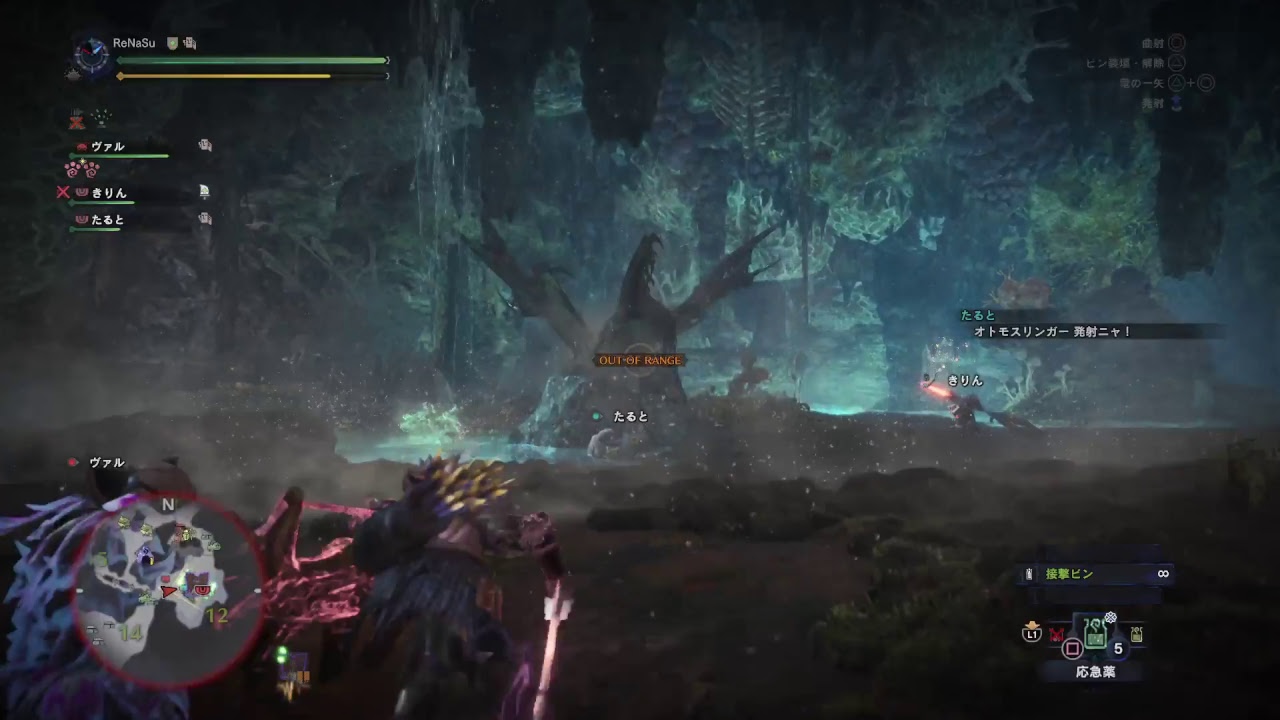Toggle the crossed-out palico status icon
The height and width of the screenshot is (720, 1280).
click(77, 121)
